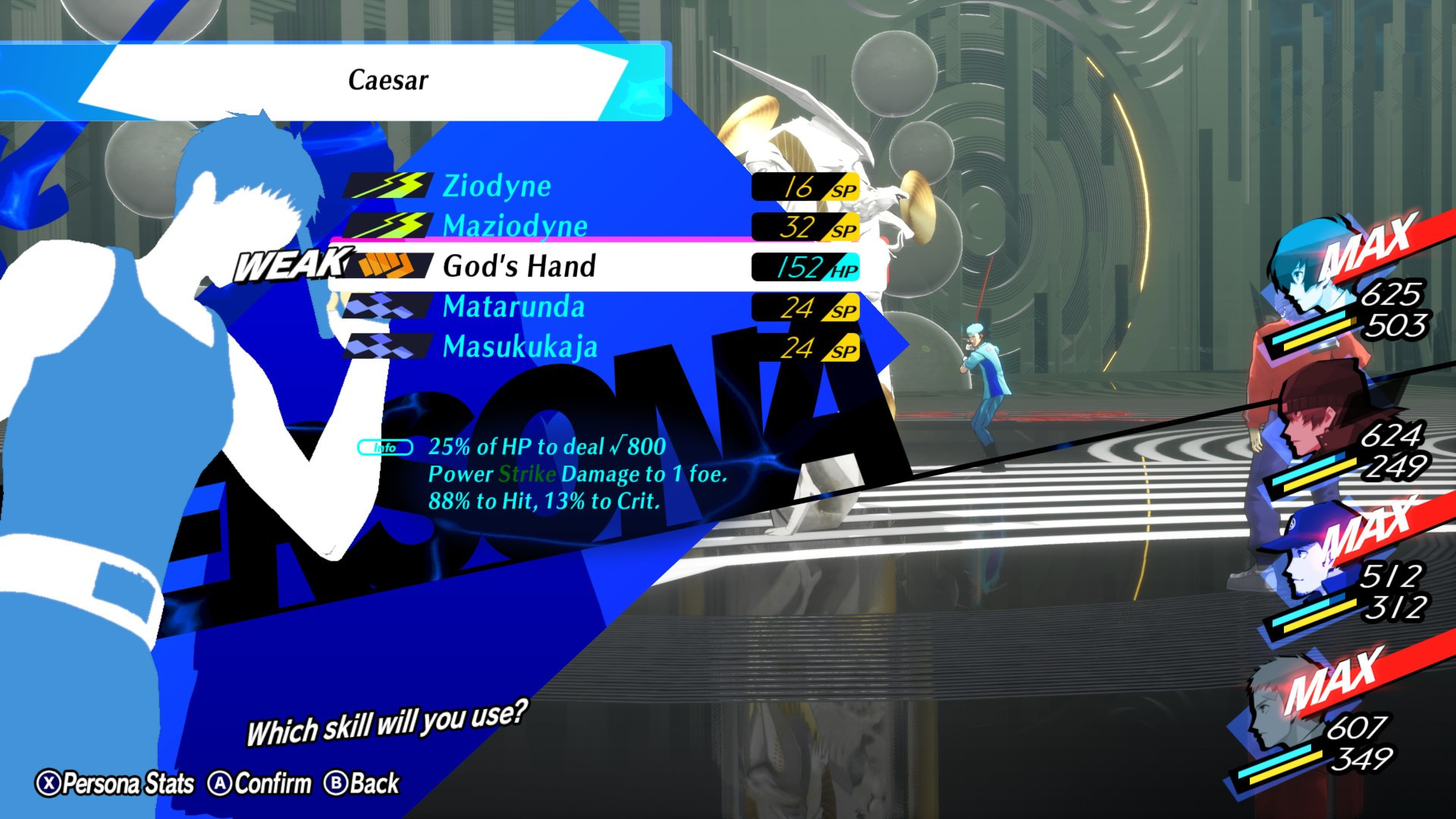1456x819 pixels.
Task: Click the SP cost badge beside Ziodyne
Action: click(806, 187)
